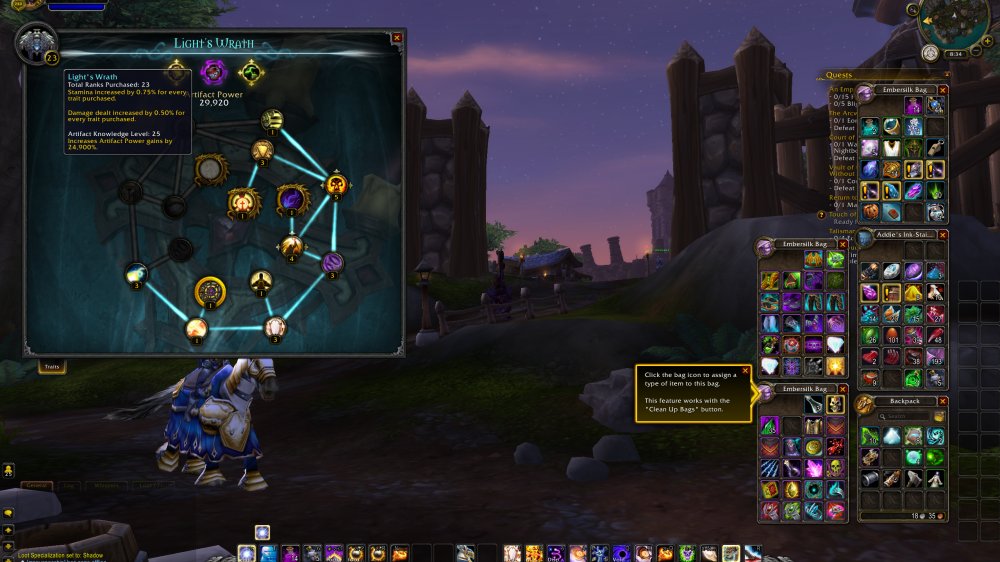
Task: Click the Backpack sort button beside search
Action: (940, 416)
